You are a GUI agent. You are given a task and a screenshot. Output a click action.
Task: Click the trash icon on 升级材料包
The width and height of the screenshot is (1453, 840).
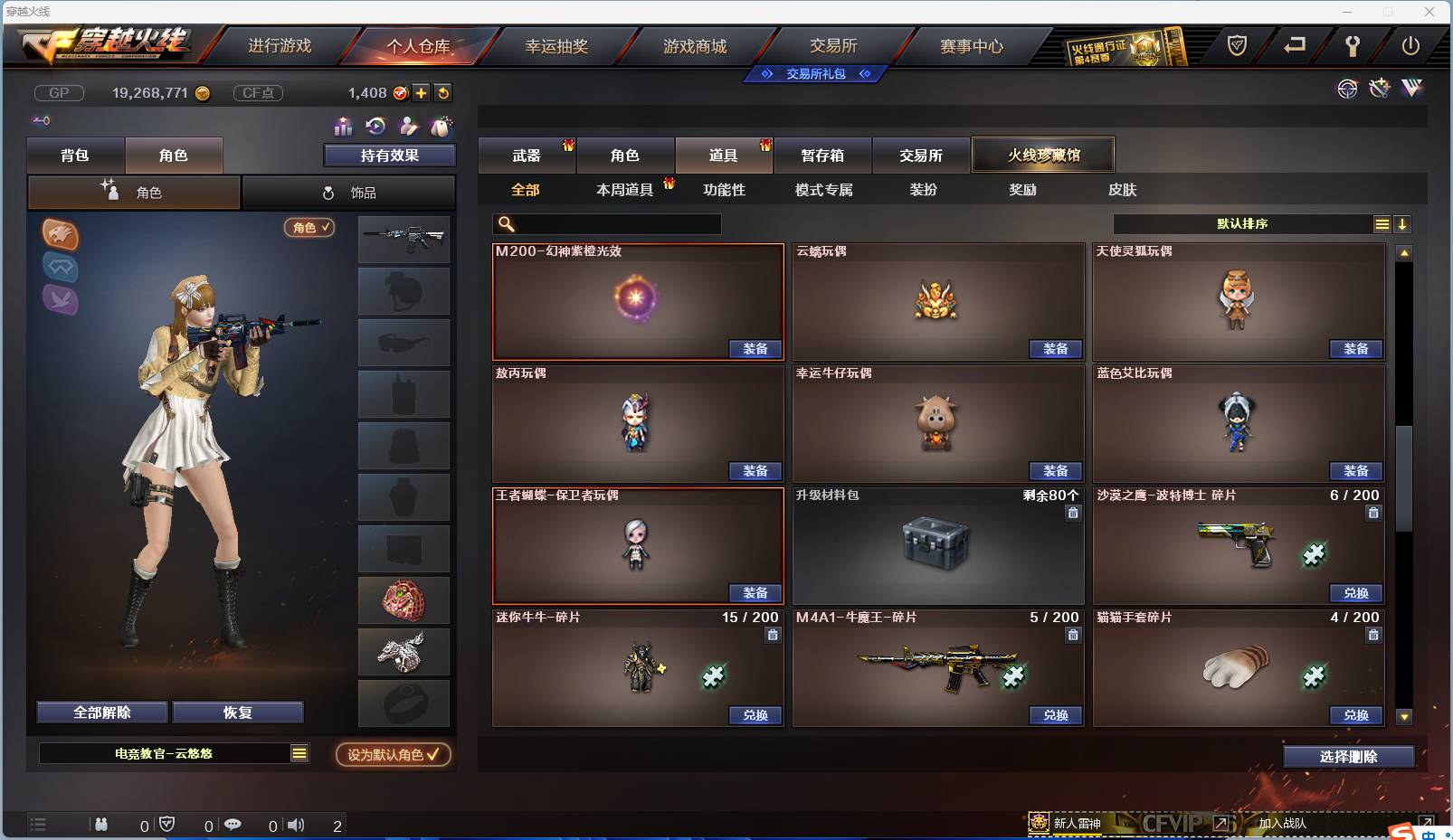1073,513
